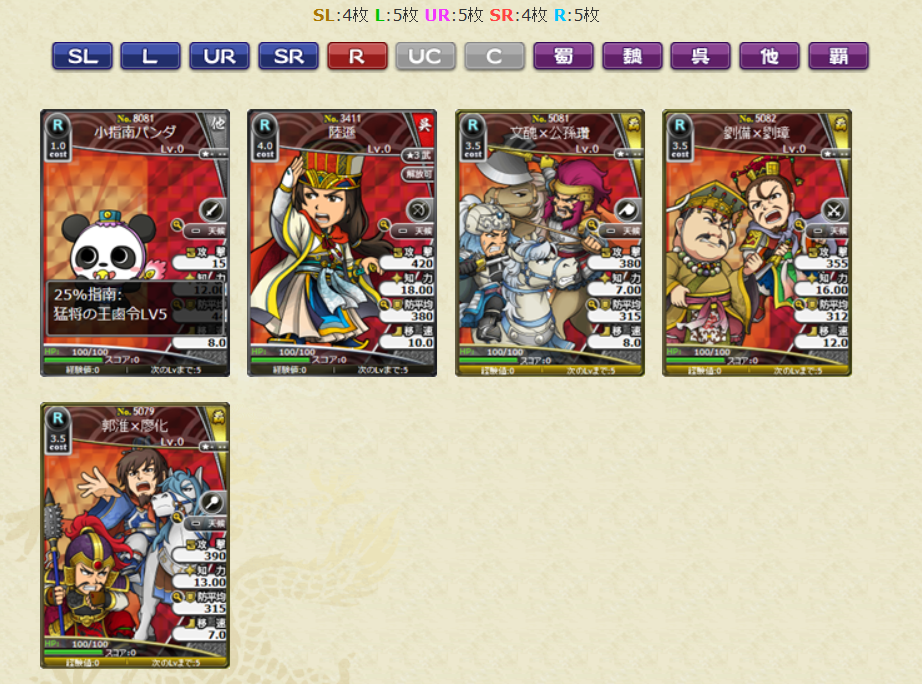Screen dimensions: 922x684
Task: Show UR rarity cards
Action: (219, 56)
